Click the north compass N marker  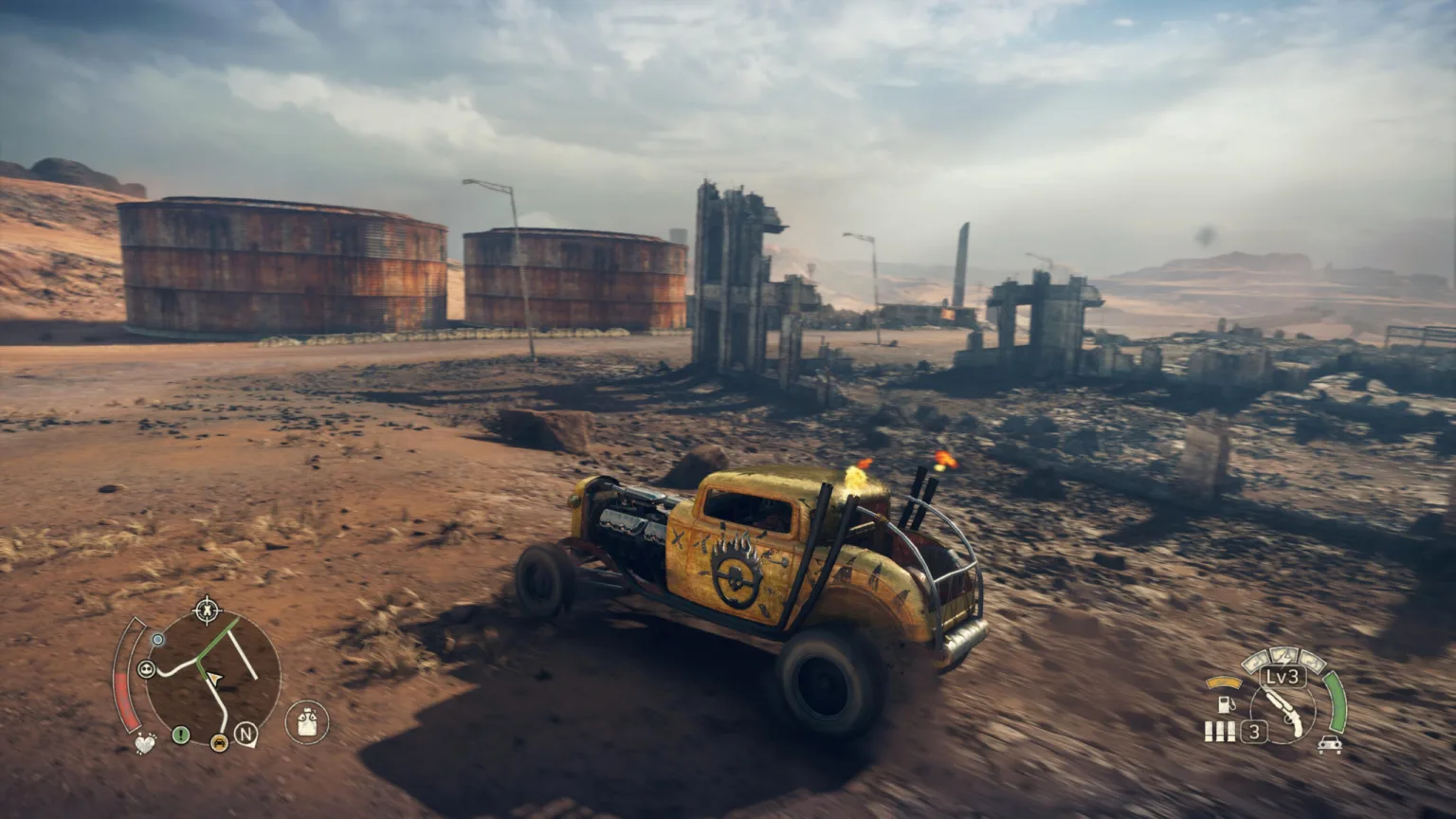(x=246, y=733)
